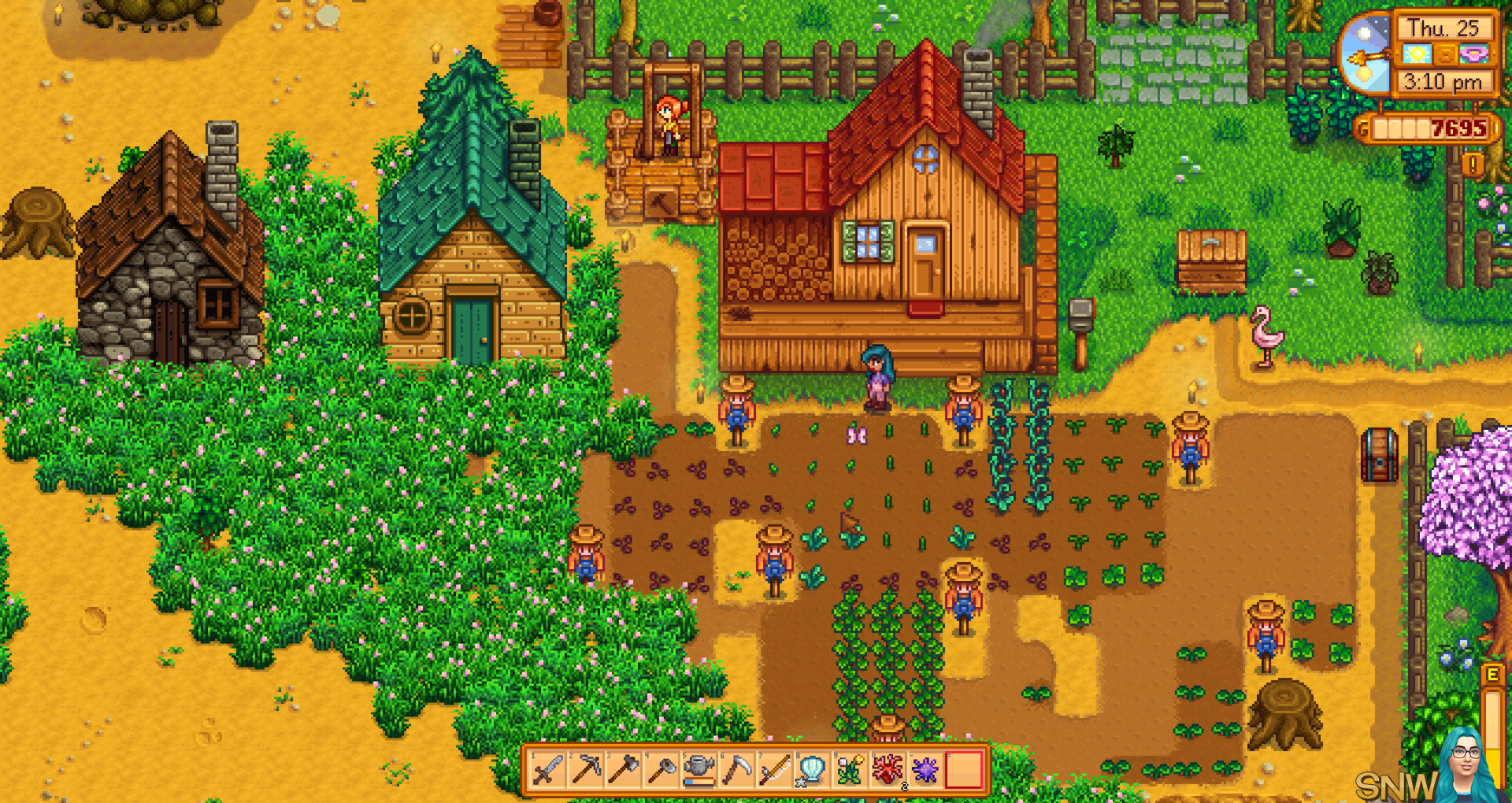This screenshot has width=1512, height=803.
Task: Select the empty red-outlined hotbar slot
Action: pyautogui.click(x=964, y=769)
